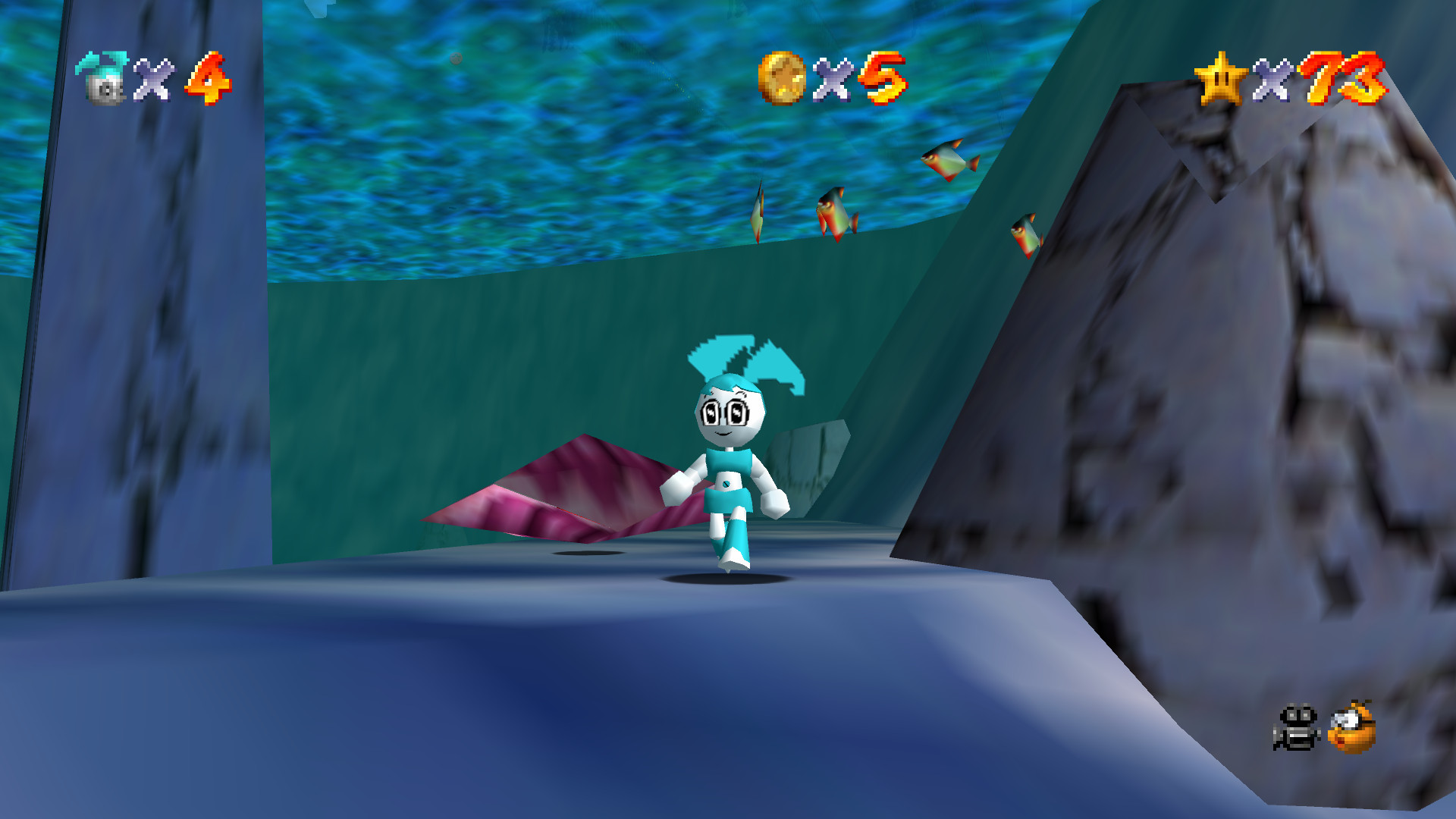
Task: Select the coin tally reading 5
Action: (883, 80)
